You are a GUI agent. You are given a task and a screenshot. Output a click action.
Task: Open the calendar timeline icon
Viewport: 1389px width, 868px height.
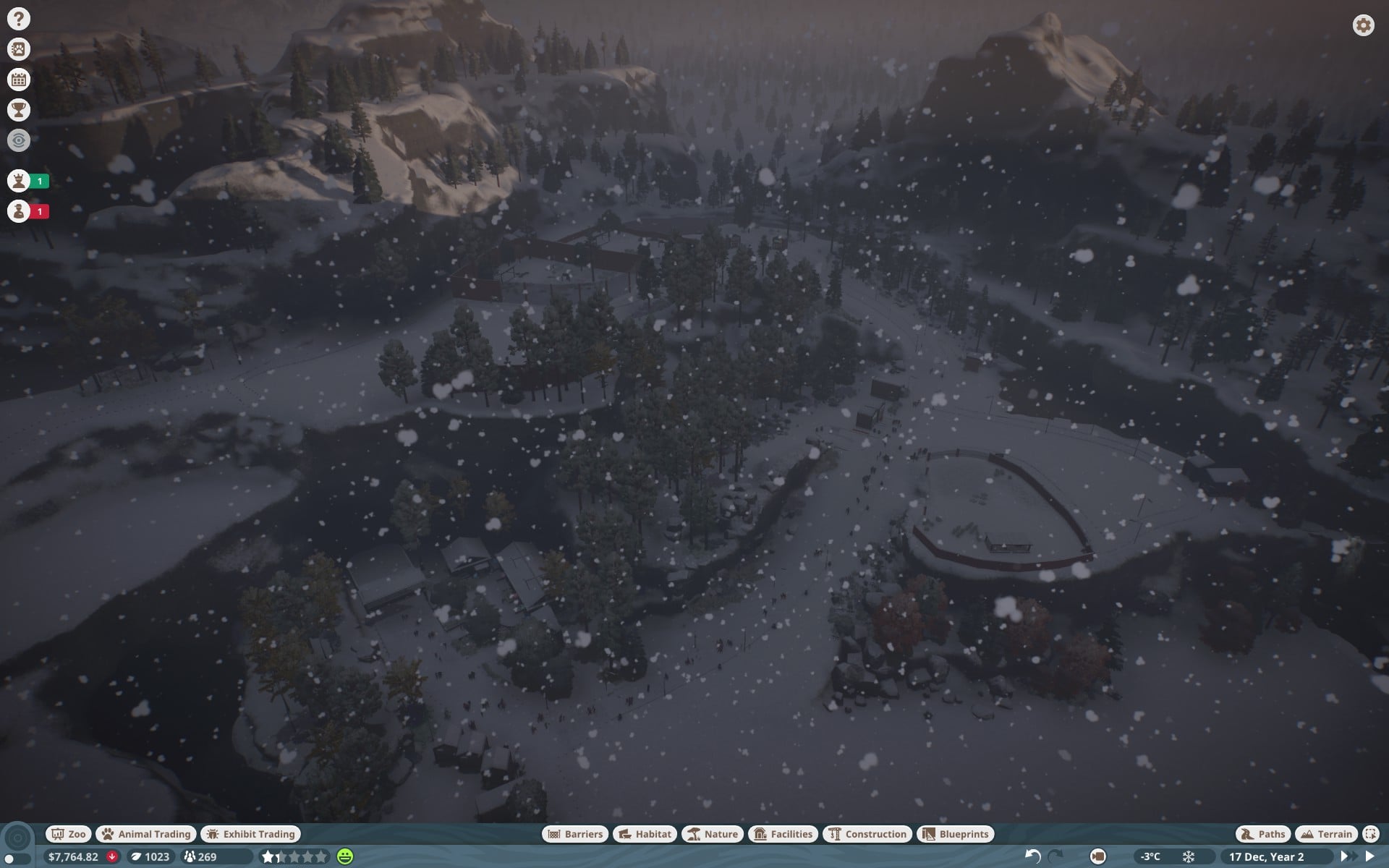pyautogui.click(x=19, y=80)
